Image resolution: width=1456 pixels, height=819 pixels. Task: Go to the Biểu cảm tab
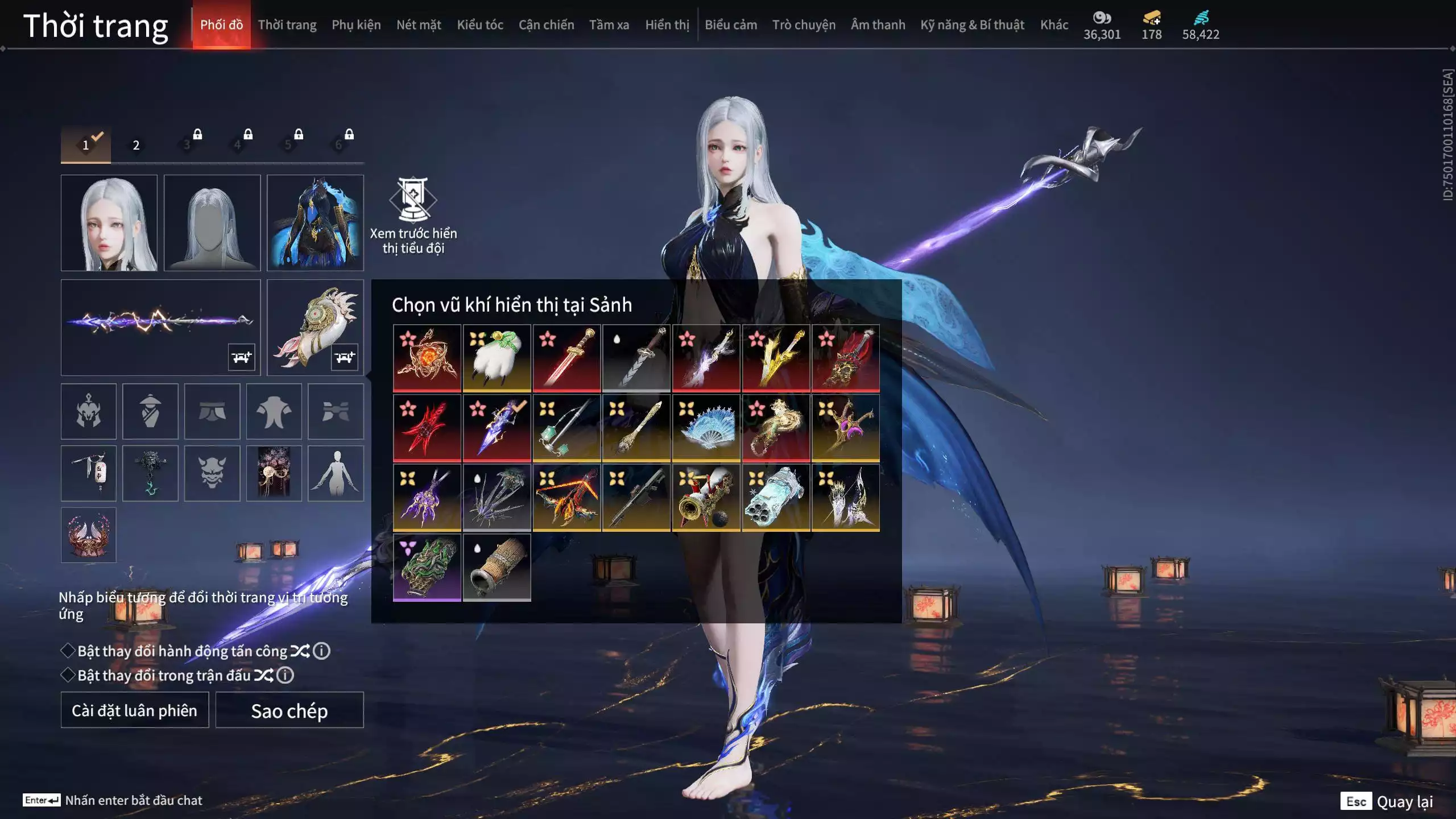coord(730,25)
